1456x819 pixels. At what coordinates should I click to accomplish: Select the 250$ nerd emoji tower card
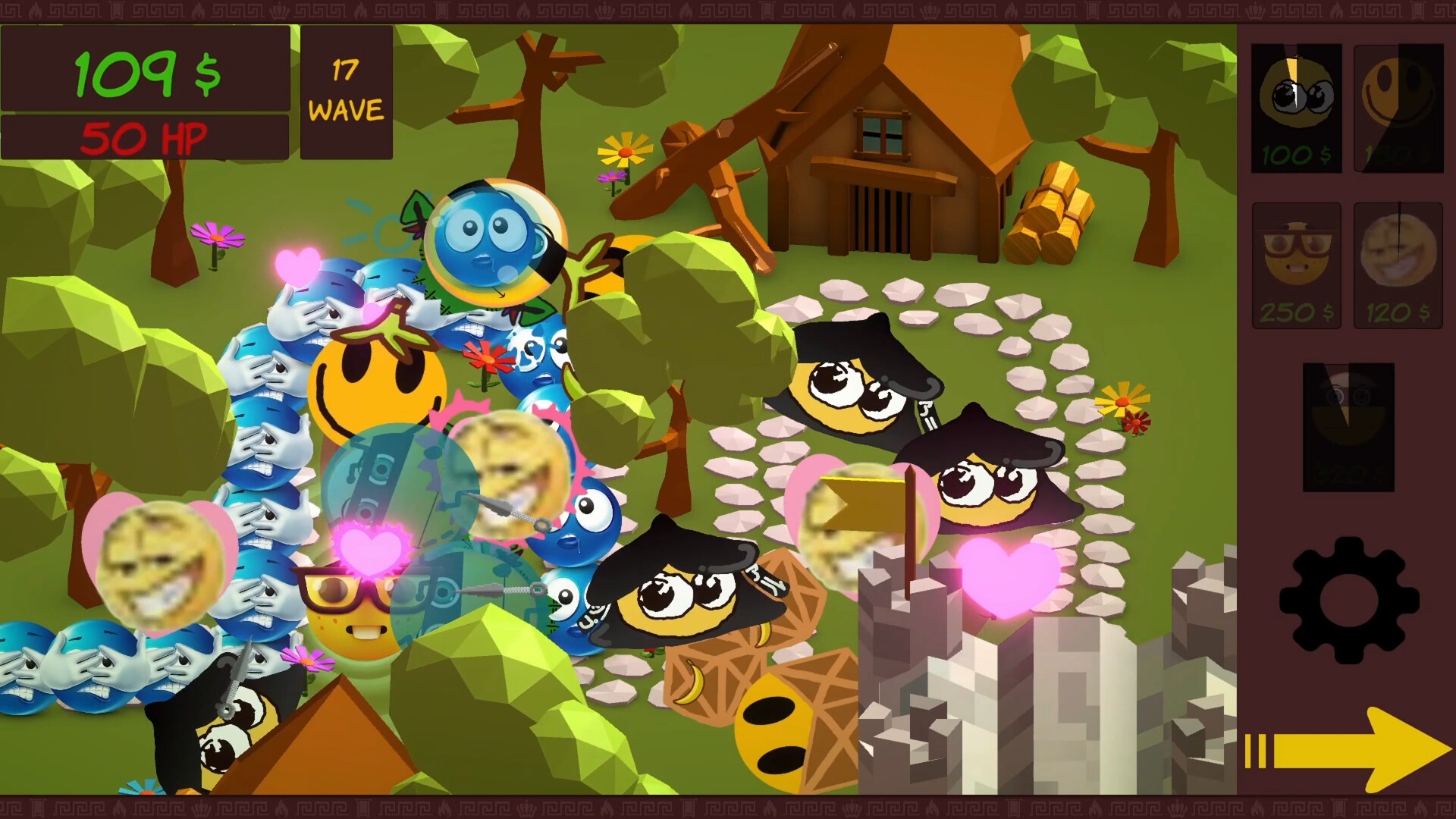(x=1296, y=267)
